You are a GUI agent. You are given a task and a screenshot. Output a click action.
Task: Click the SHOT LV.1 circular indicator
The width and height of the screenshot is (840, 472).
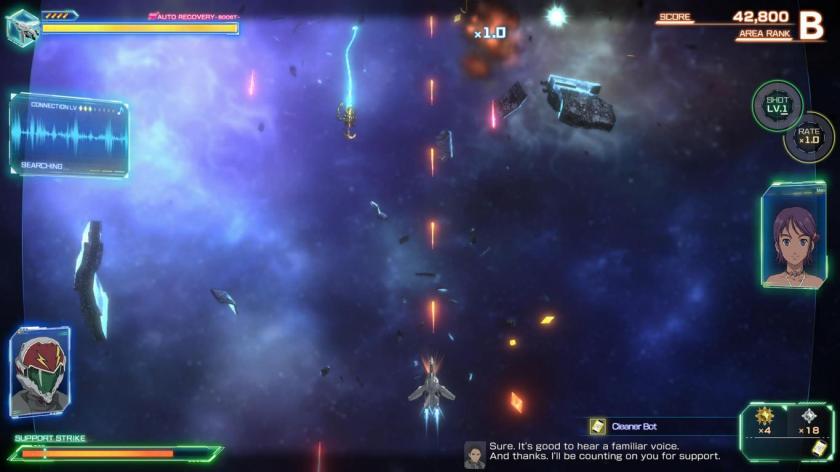777,105
